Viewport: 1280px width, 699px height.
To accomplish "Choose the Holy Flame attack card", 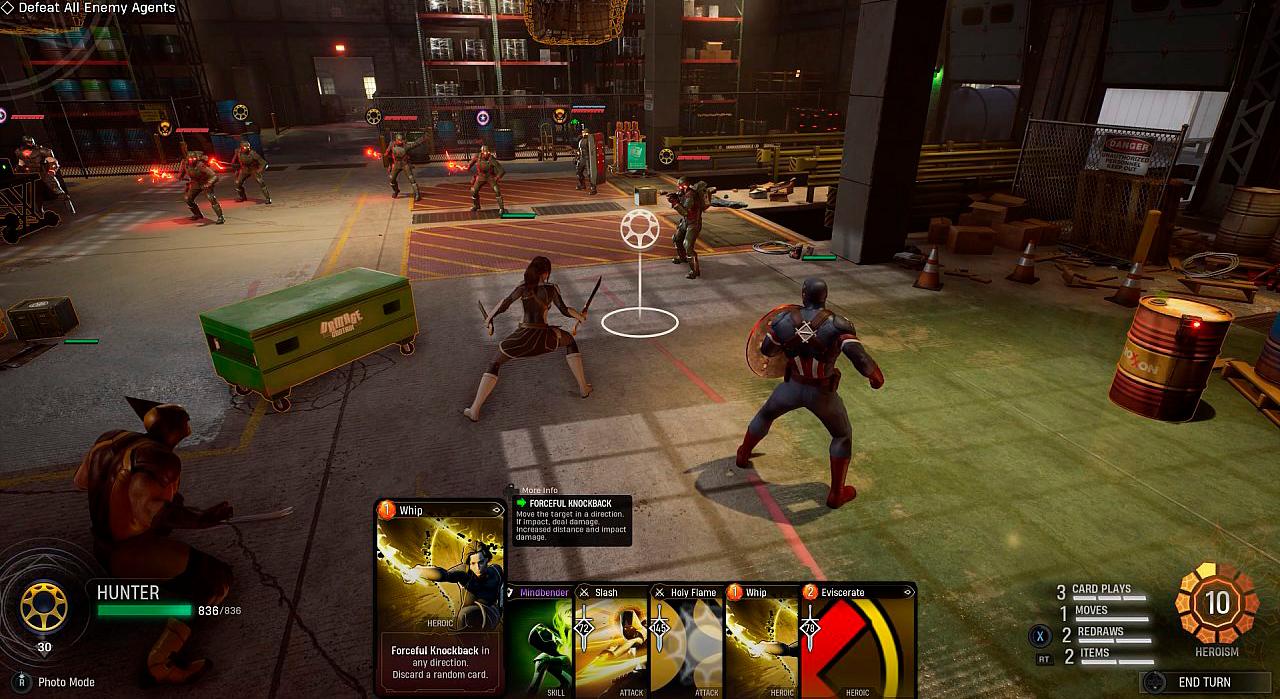I will 686,640.
